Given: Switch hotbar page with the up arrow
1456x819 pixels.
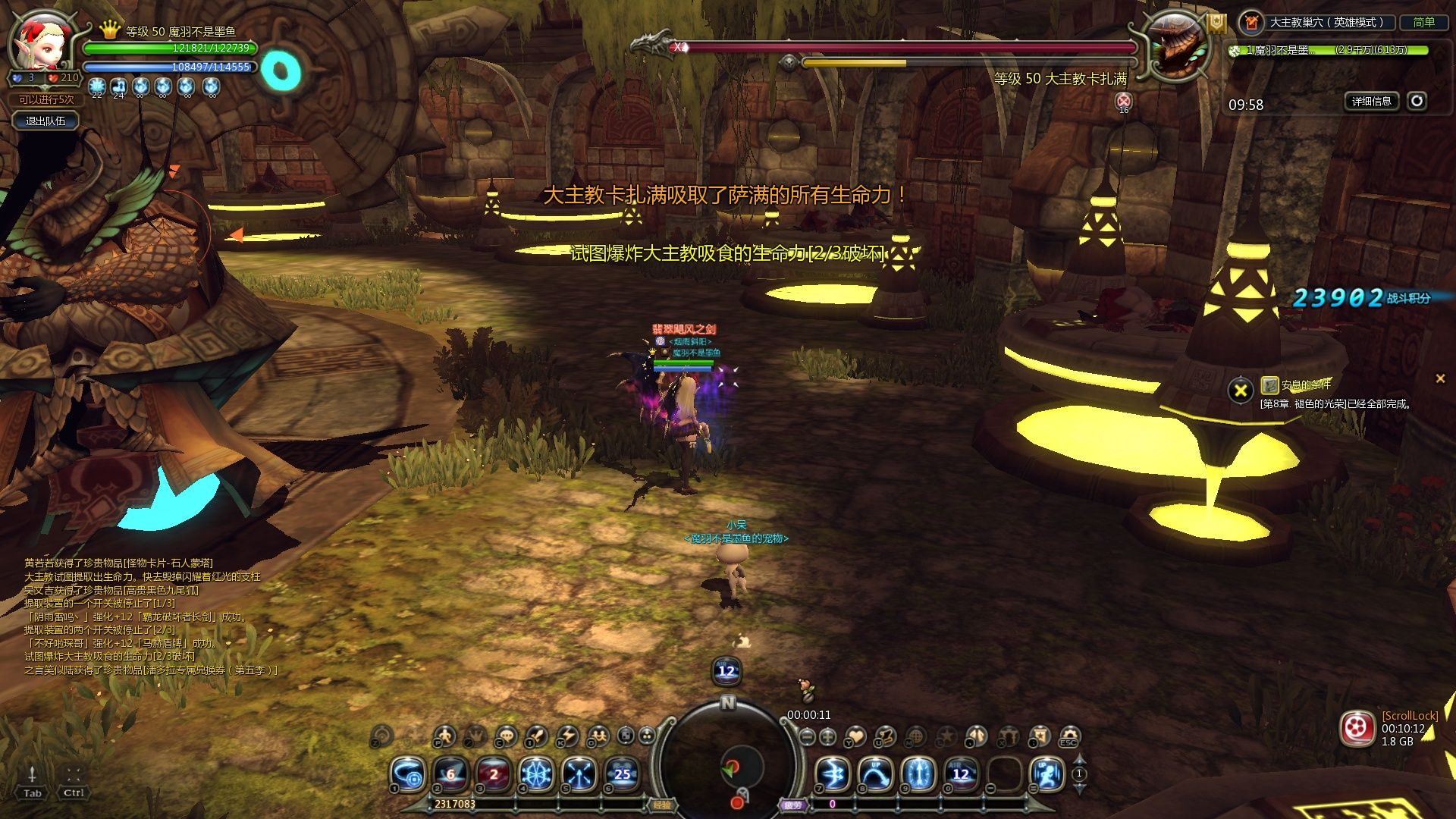Looking at the screenshot, I should click(1080, 760).
